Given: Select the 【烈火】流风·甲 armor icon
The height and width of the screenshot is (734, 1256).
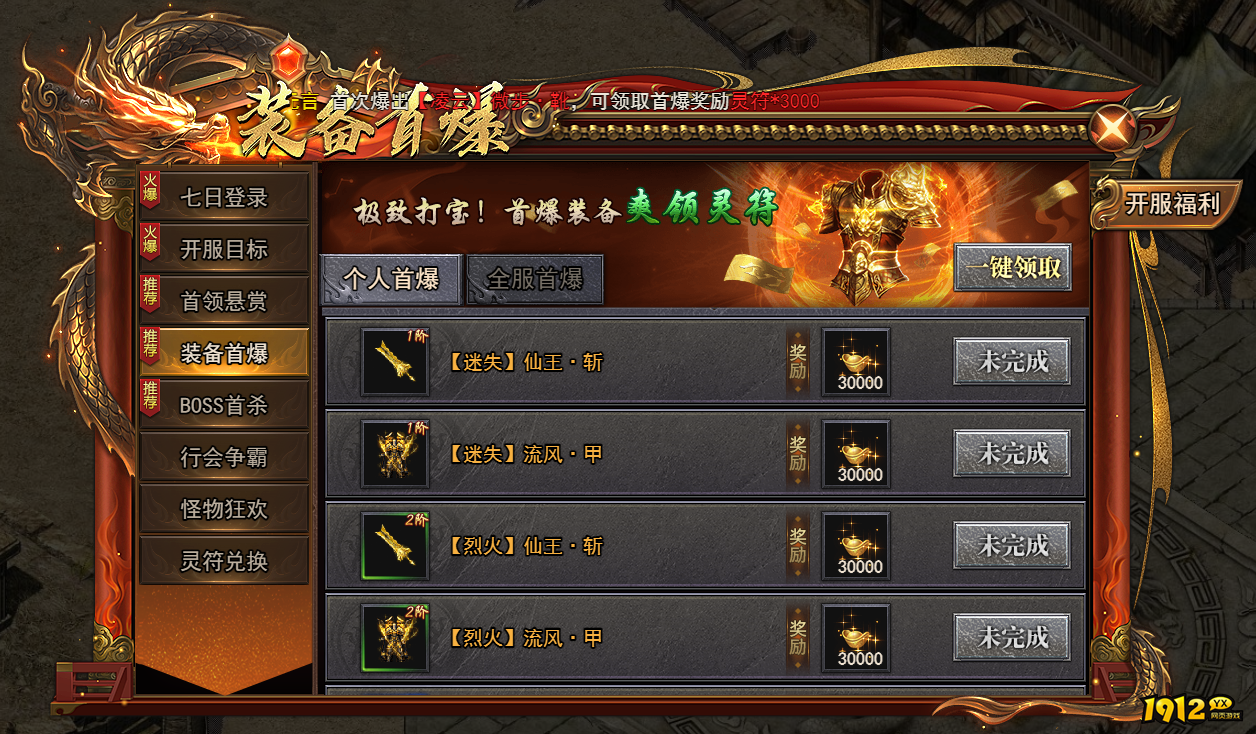Looking at the screenshot, I should (x=394, y=638).
